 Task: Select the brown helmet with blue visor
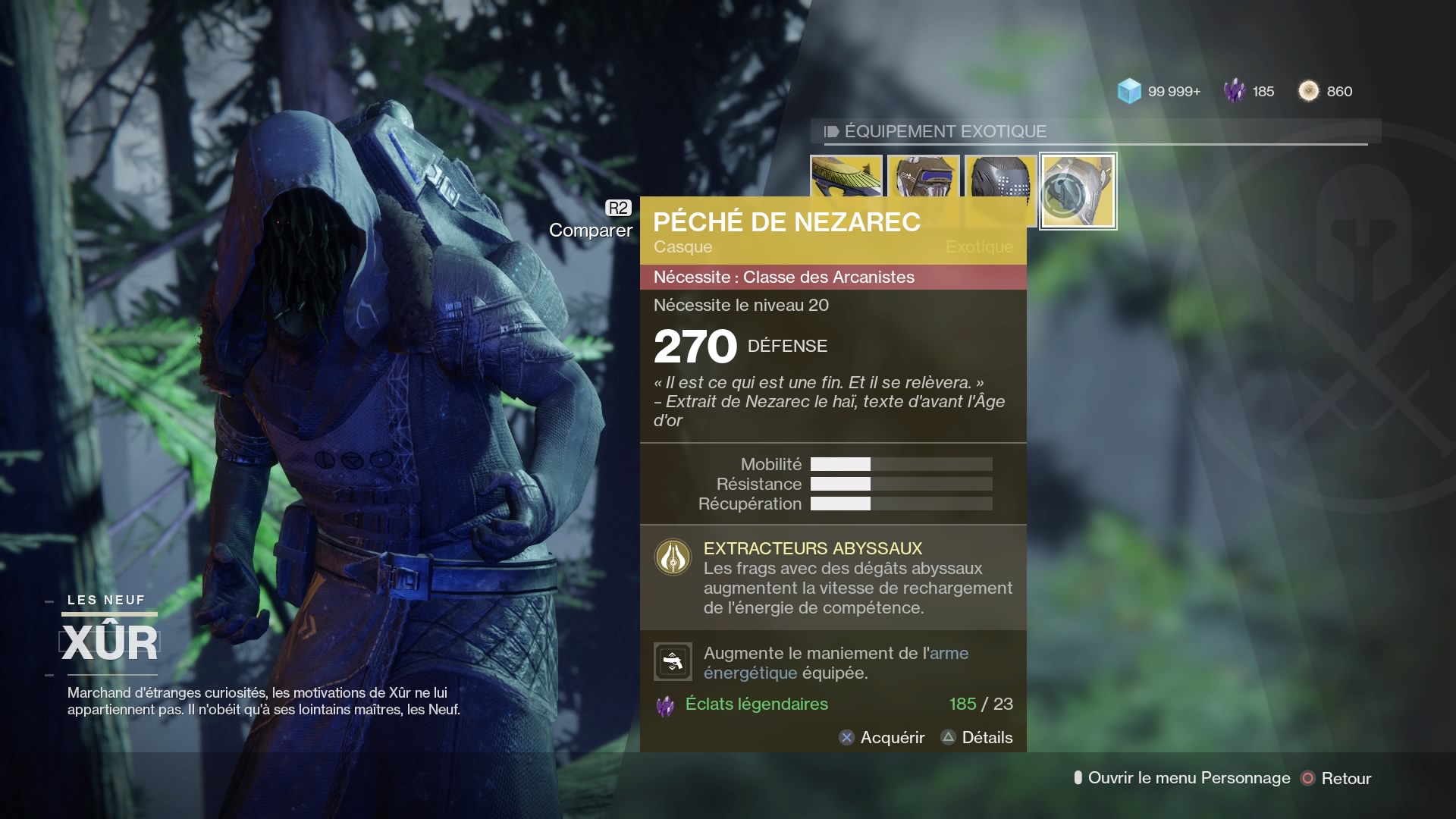[x=924, y=176]
